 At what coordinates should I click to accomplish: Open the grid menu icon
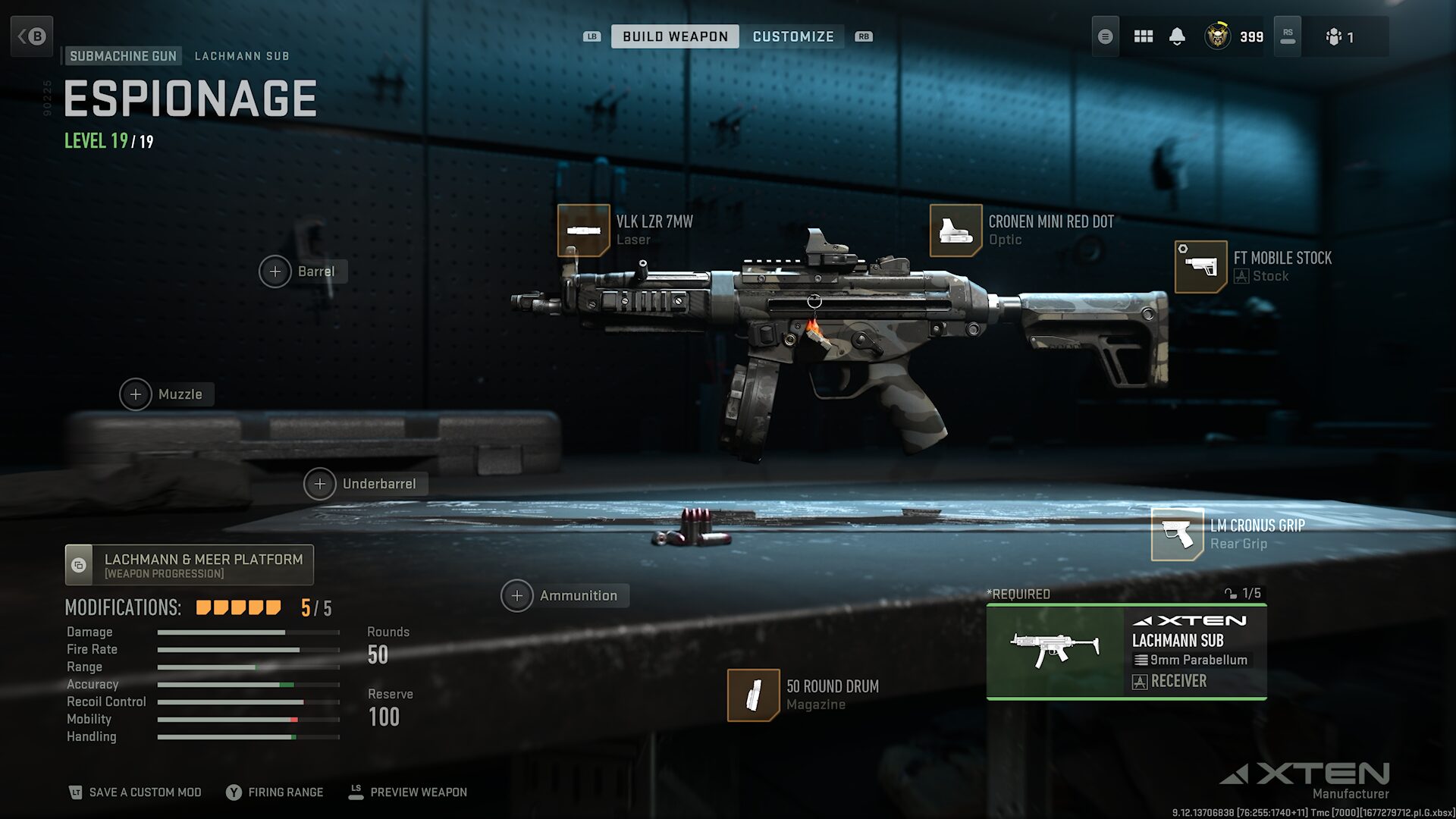[x=1143, y=36]
